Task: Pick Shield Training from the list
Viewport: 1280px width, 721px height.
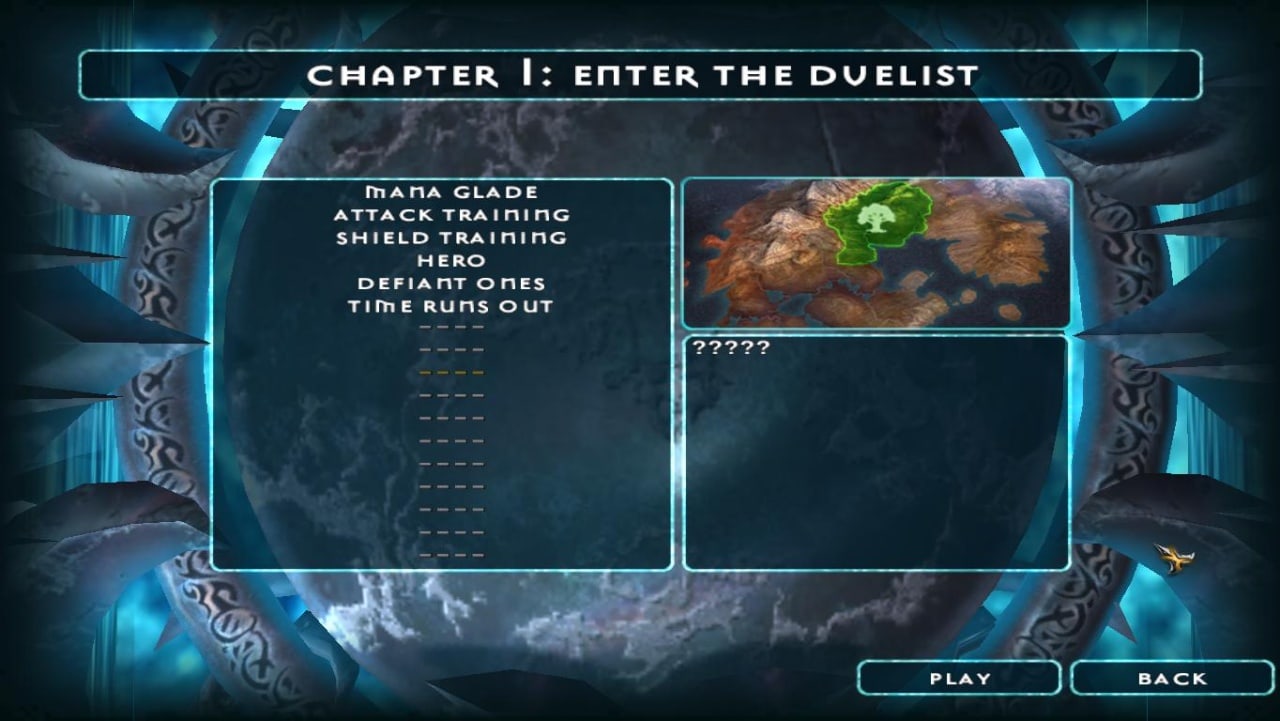Action: (451, 238)
